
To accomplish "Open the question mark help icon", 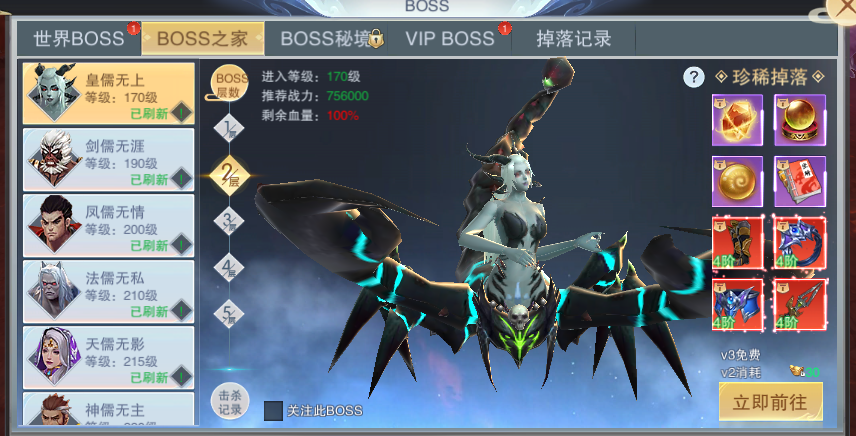I will coord(694,77).
